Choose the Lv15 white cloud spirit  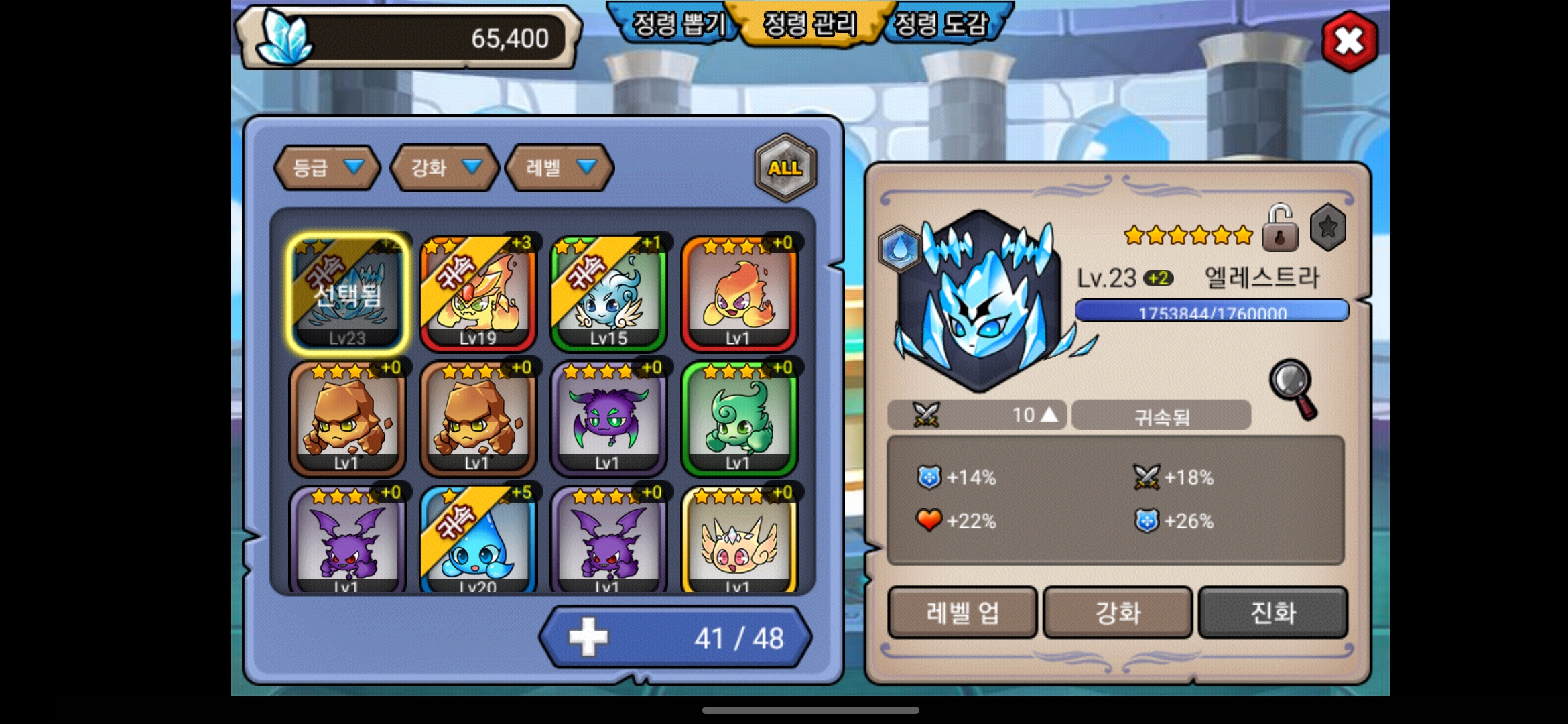608,292
